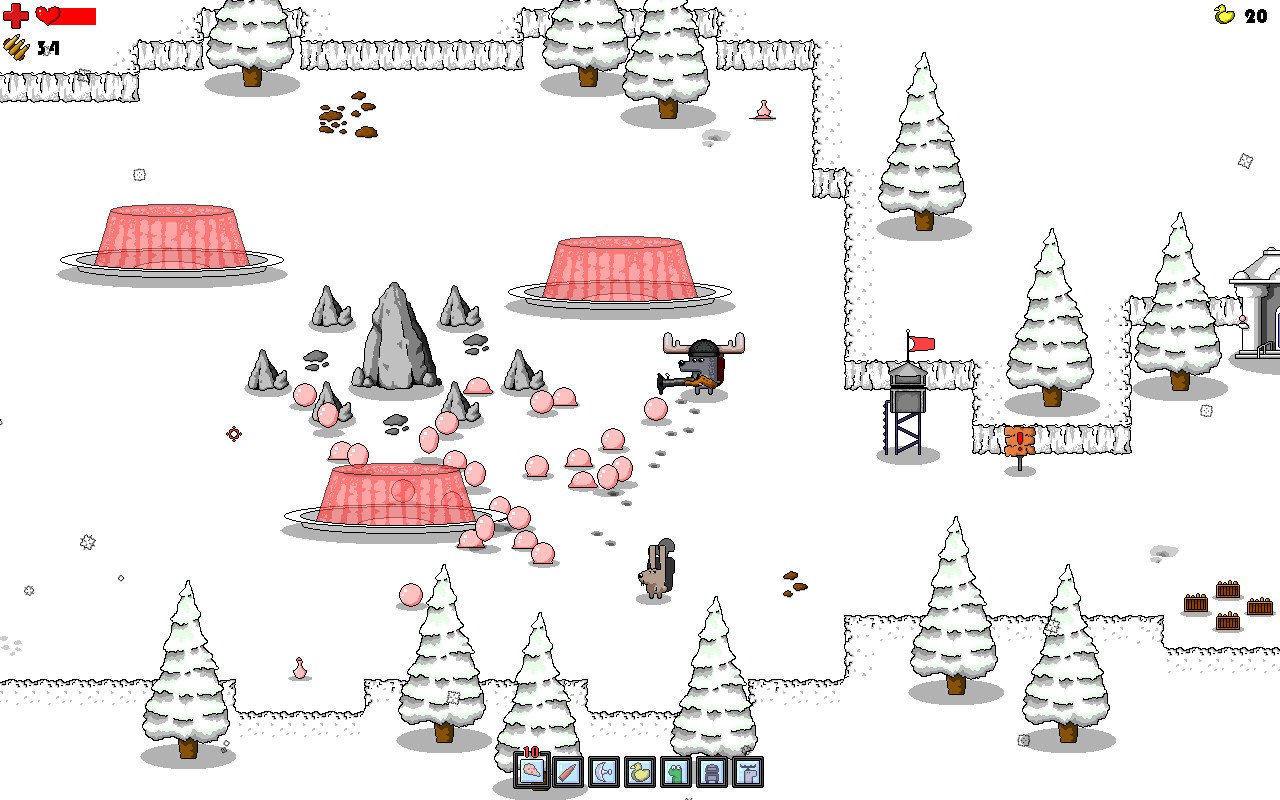Choose the grey knight helmet hotbar slot

[x=712, y=772]
